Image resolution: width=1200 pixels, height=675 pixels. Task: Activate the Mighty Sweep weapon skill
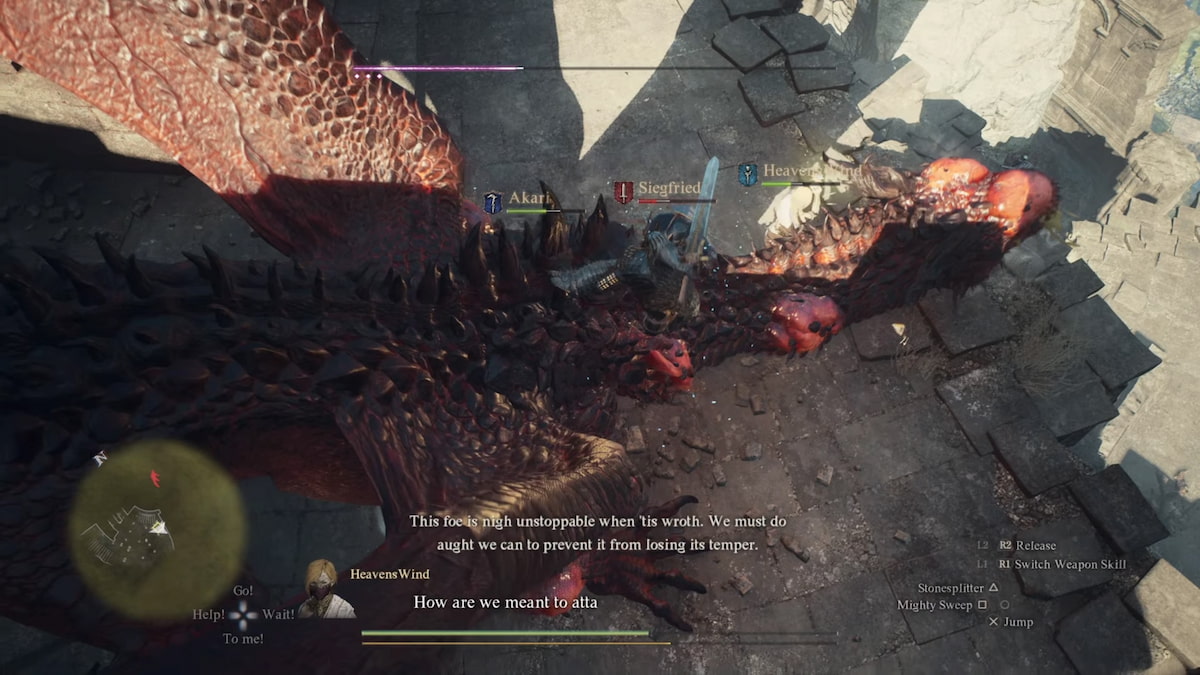point(942,605)
